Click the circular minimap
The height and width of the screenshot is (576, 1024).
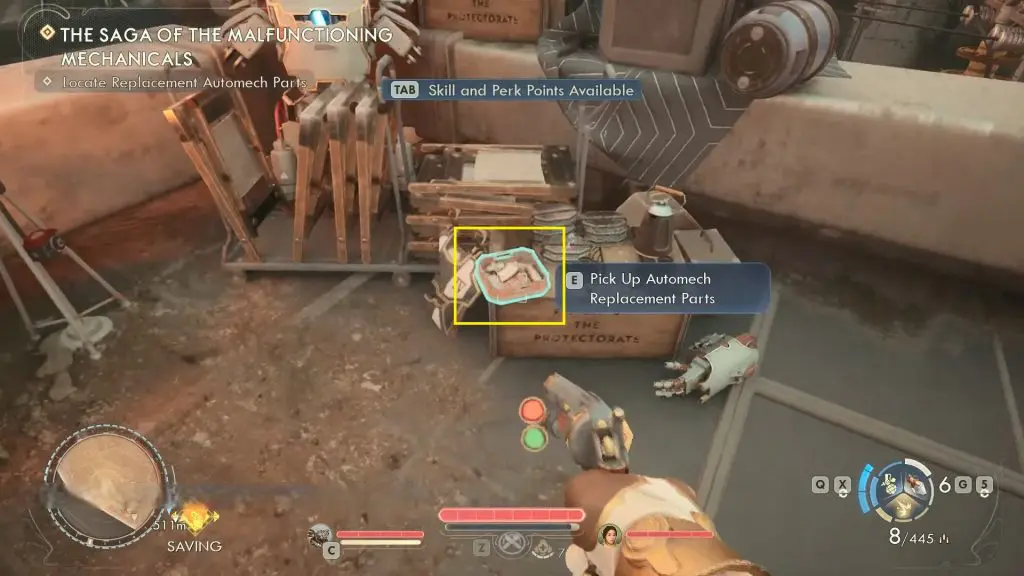click(104, 487)
